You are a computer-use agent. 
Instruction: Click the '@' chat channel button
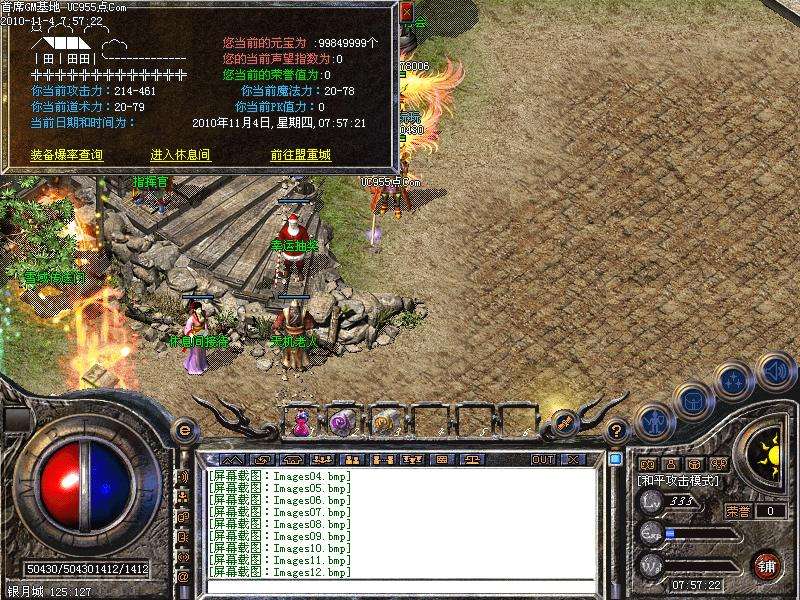coord(183,577)
